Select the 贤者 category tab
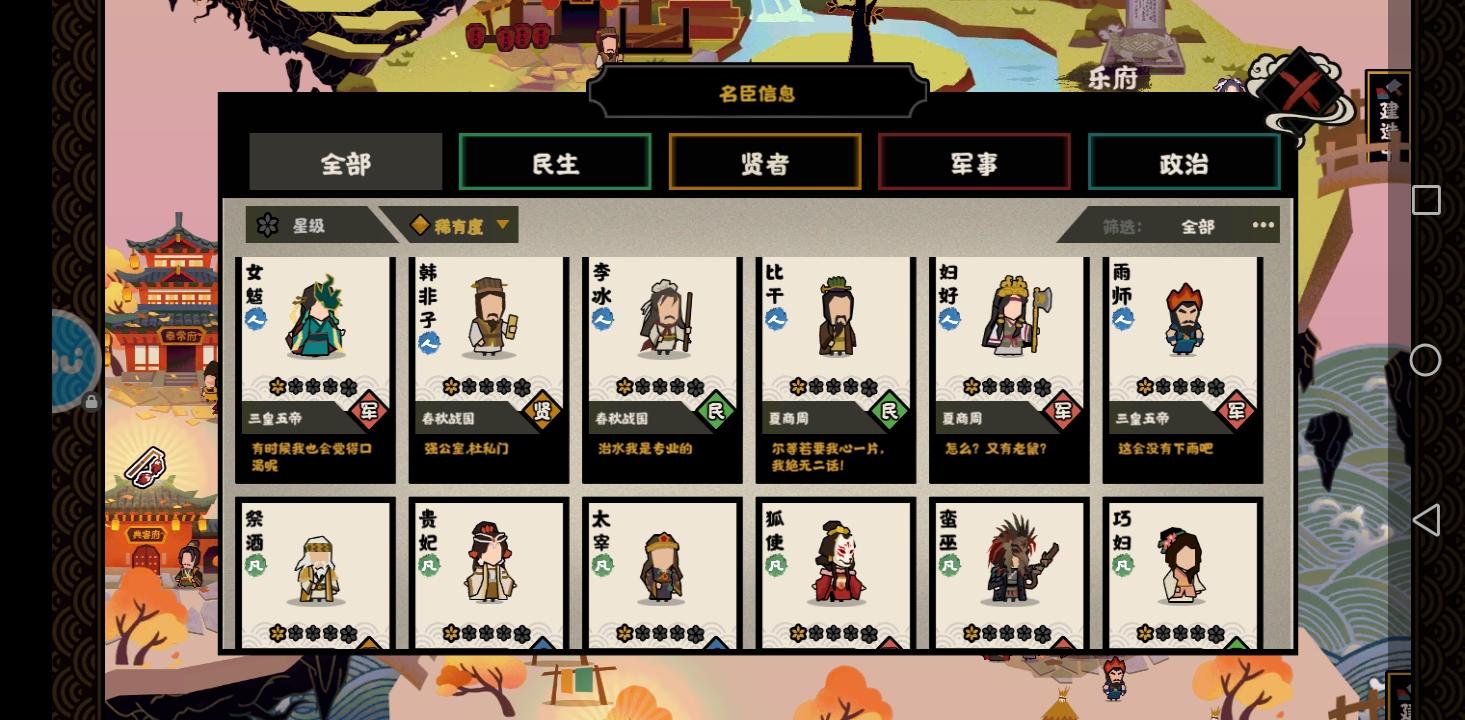Image resolution: width=1465 pixels, height=720 pixels. pos(765,162)
